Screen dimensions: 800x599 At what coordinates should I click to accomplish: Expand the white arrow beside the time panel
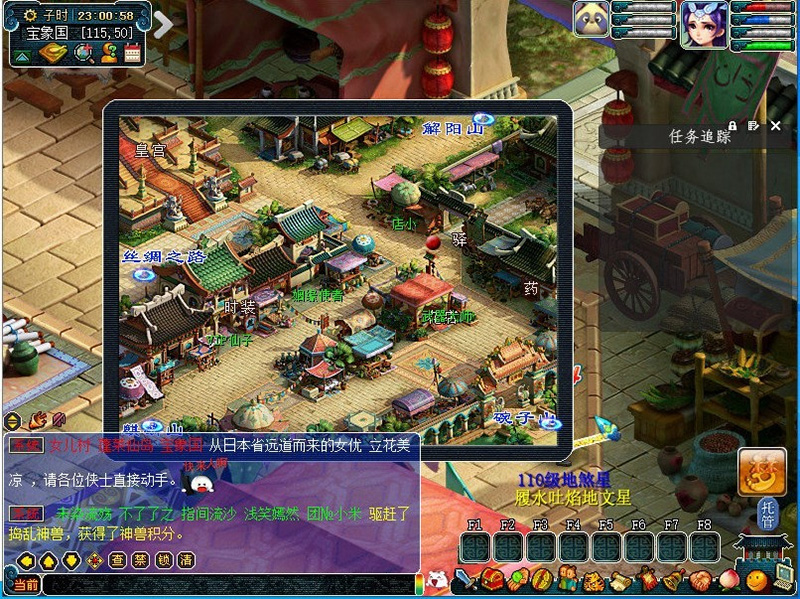pos(163,23)
